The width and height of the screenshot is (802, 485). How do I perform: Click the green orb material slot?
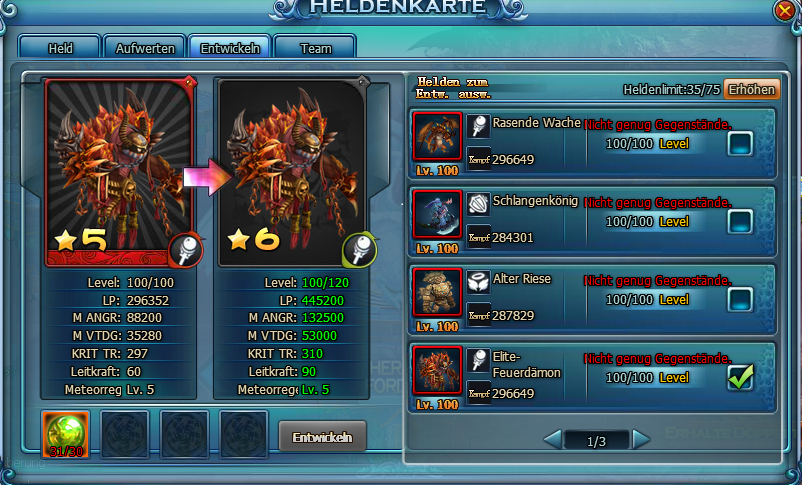65,434
